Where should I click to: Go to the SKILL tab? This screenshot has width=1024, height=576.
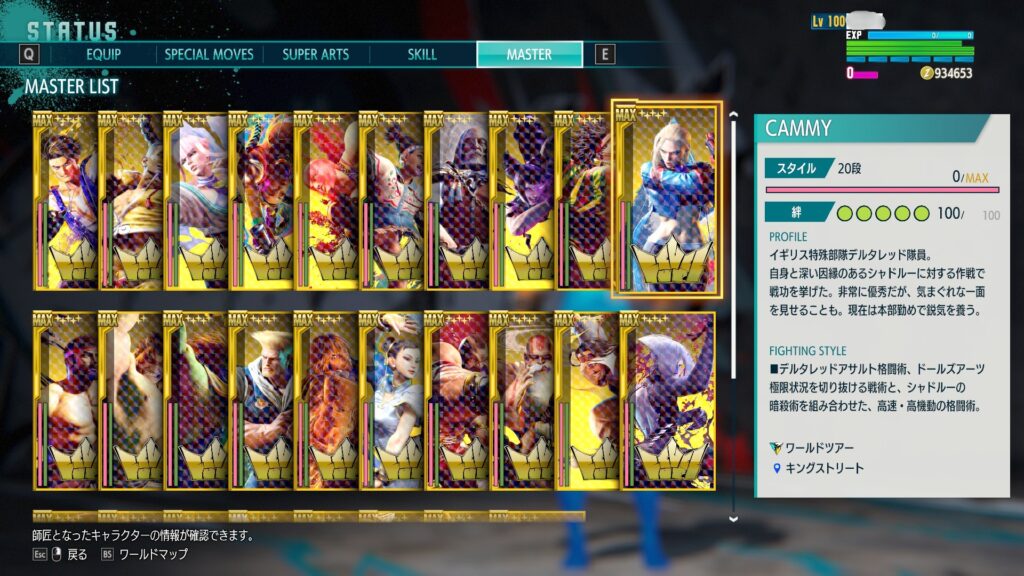(422, 54)
